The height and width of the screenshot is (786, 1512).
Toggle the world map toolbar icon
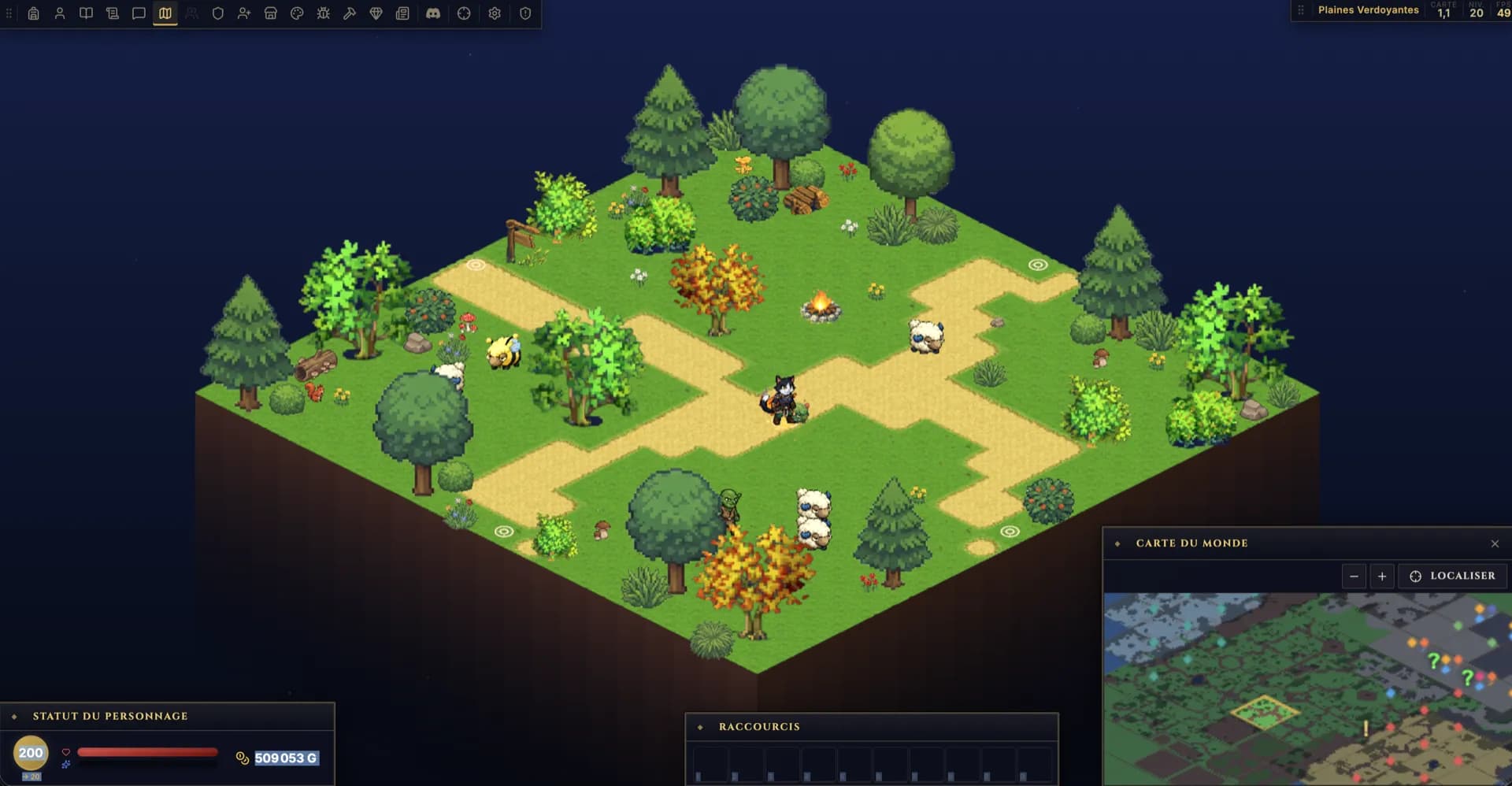(165, 13)
